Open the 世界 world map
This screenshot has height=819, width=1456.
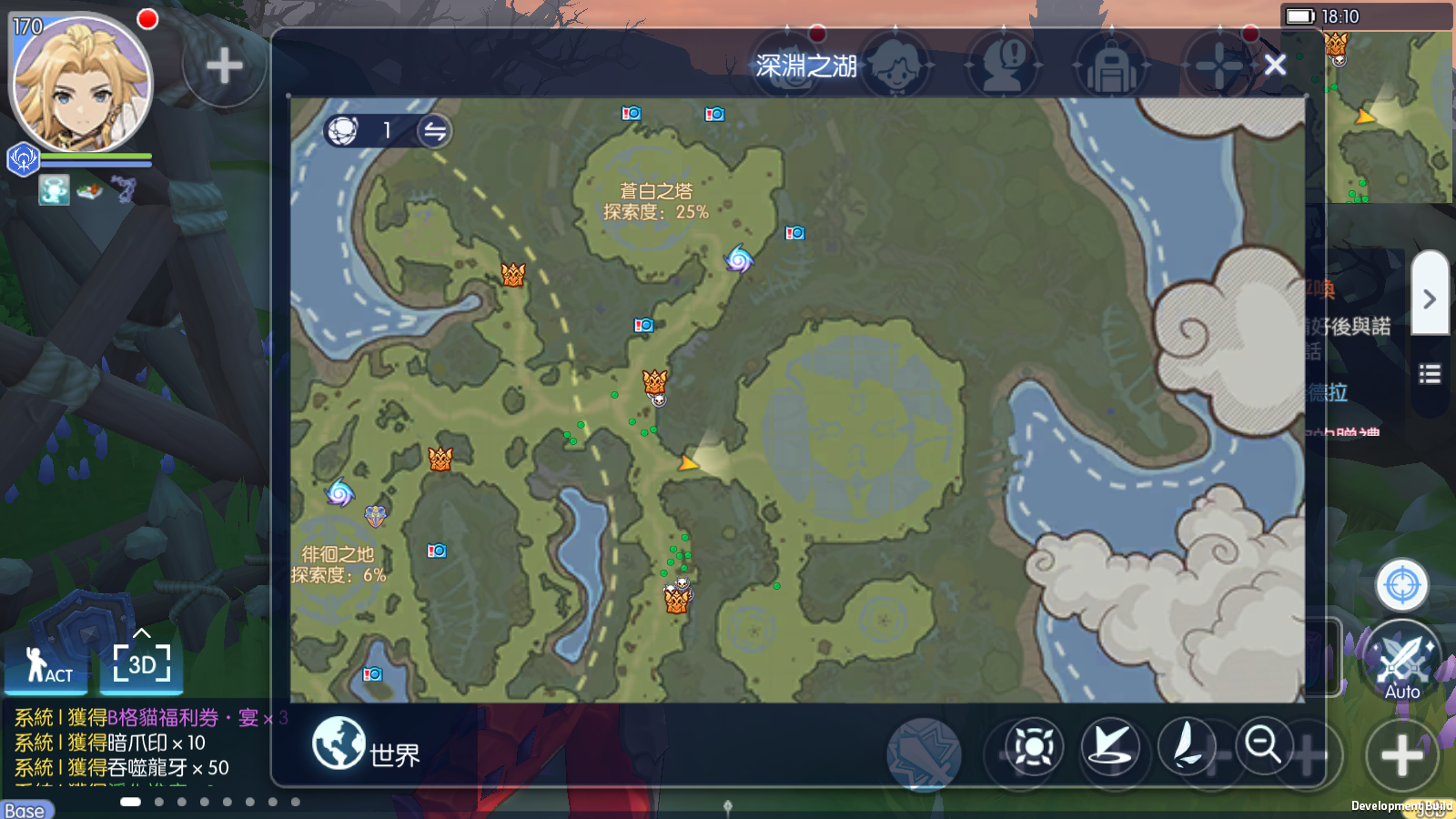click(x=366, y=744)
